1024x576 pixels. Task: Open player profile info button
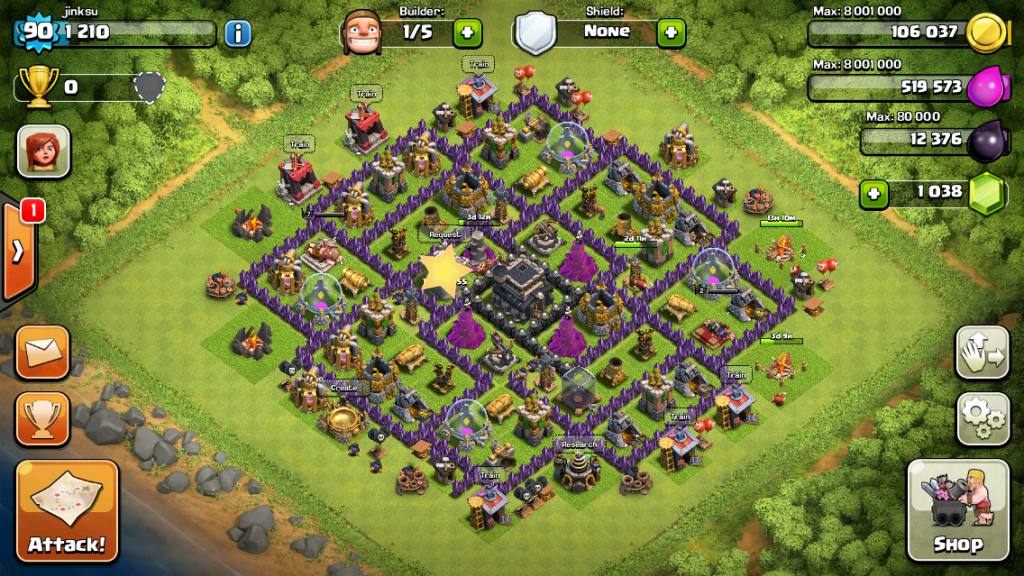click(x=237, y=33)
